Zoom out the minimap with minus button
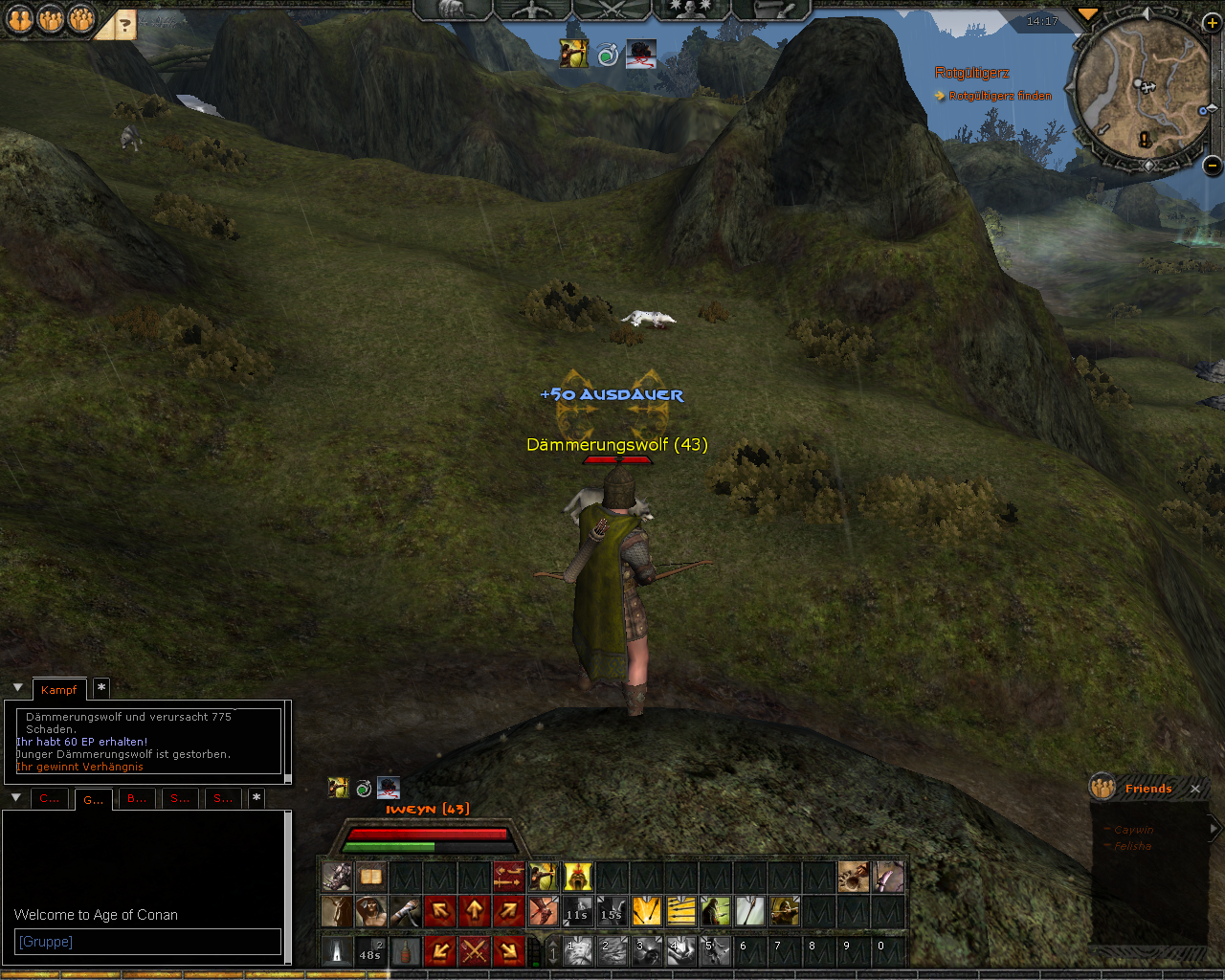 click(x=1212, y=166)
